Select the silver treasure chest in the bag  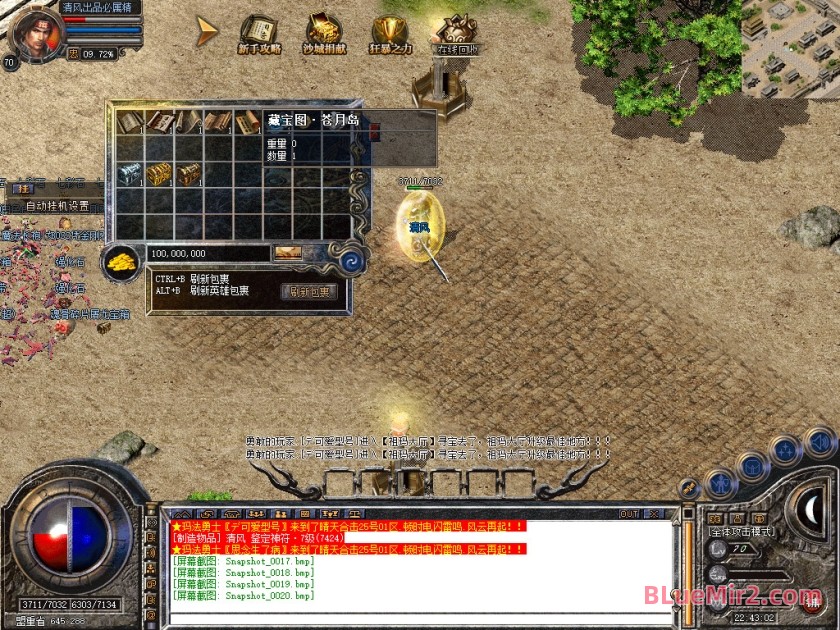click(x=131, y=173)
